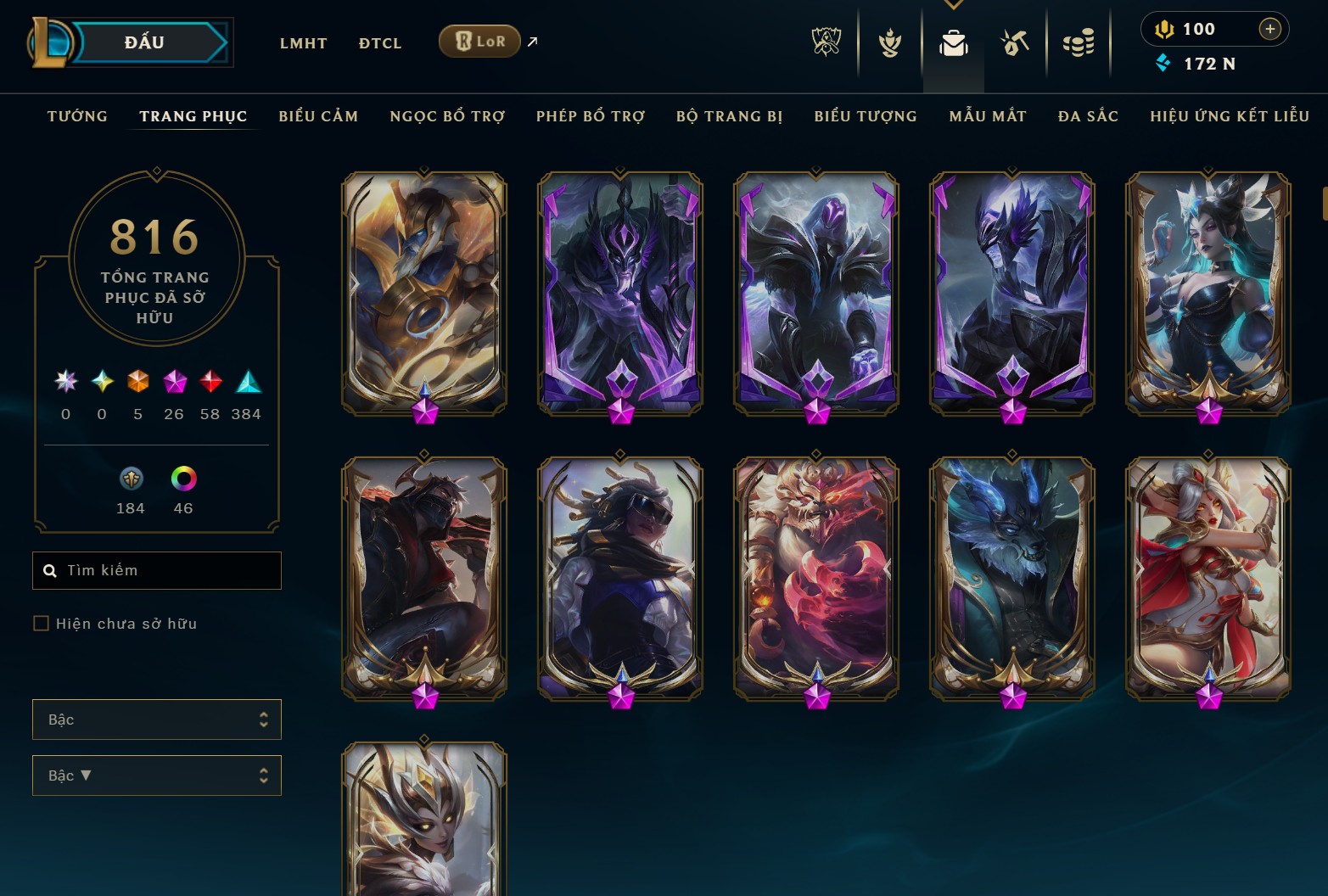Viewport: 1328px width, 896px height.
Task: Open the Esports trophy icon
Action: click(826, 42)
